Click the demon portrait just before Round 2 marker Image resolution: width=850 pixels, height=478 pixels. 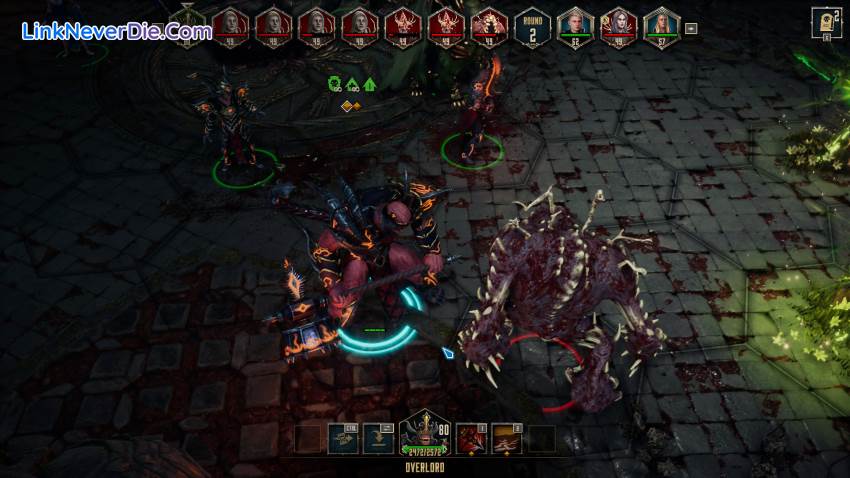pos(489,24)
